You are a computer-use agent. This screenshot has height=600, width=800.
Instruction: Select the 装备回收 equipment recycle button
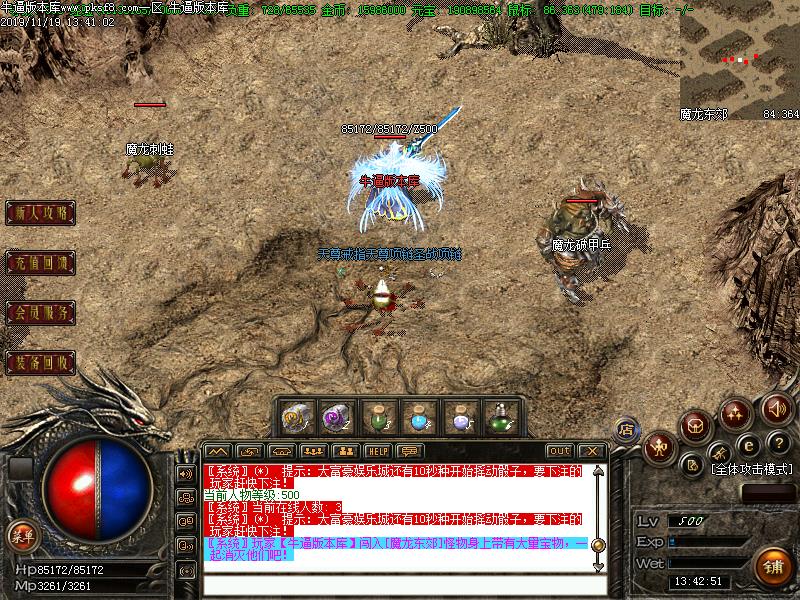pyautogui.click(x=41, y=362)
